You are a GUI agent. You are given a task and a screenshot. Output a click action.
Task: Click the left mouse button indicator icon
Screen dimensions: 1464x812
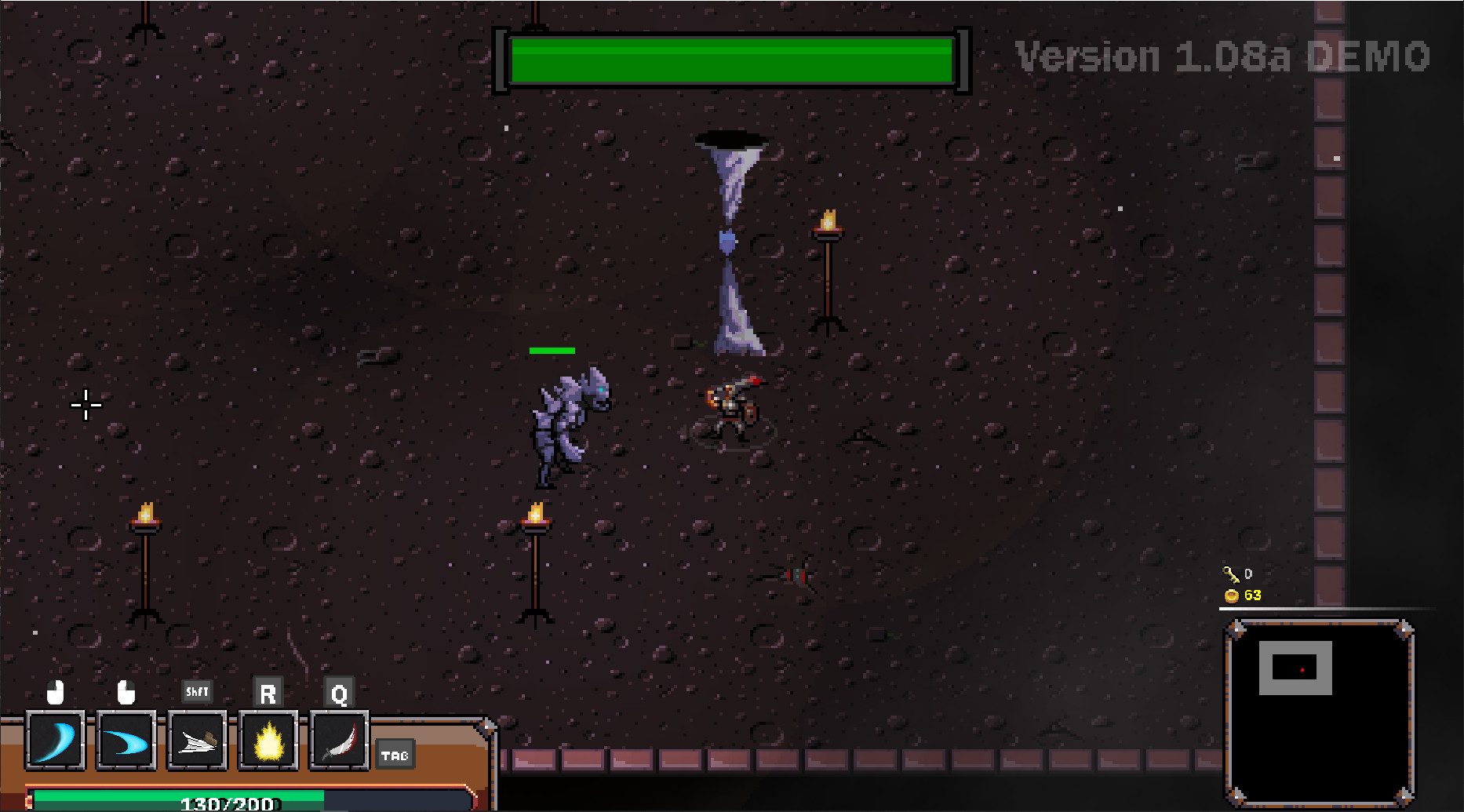(53, 693)
